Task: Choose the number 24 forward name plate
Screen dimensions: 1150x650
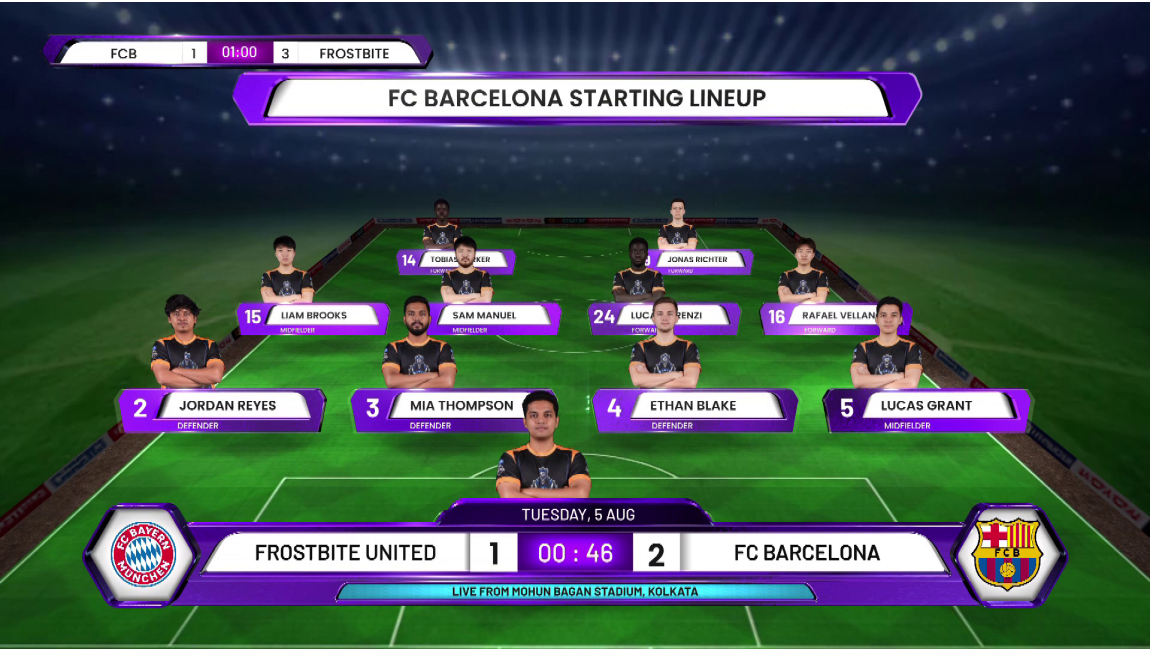Action: 663,316
